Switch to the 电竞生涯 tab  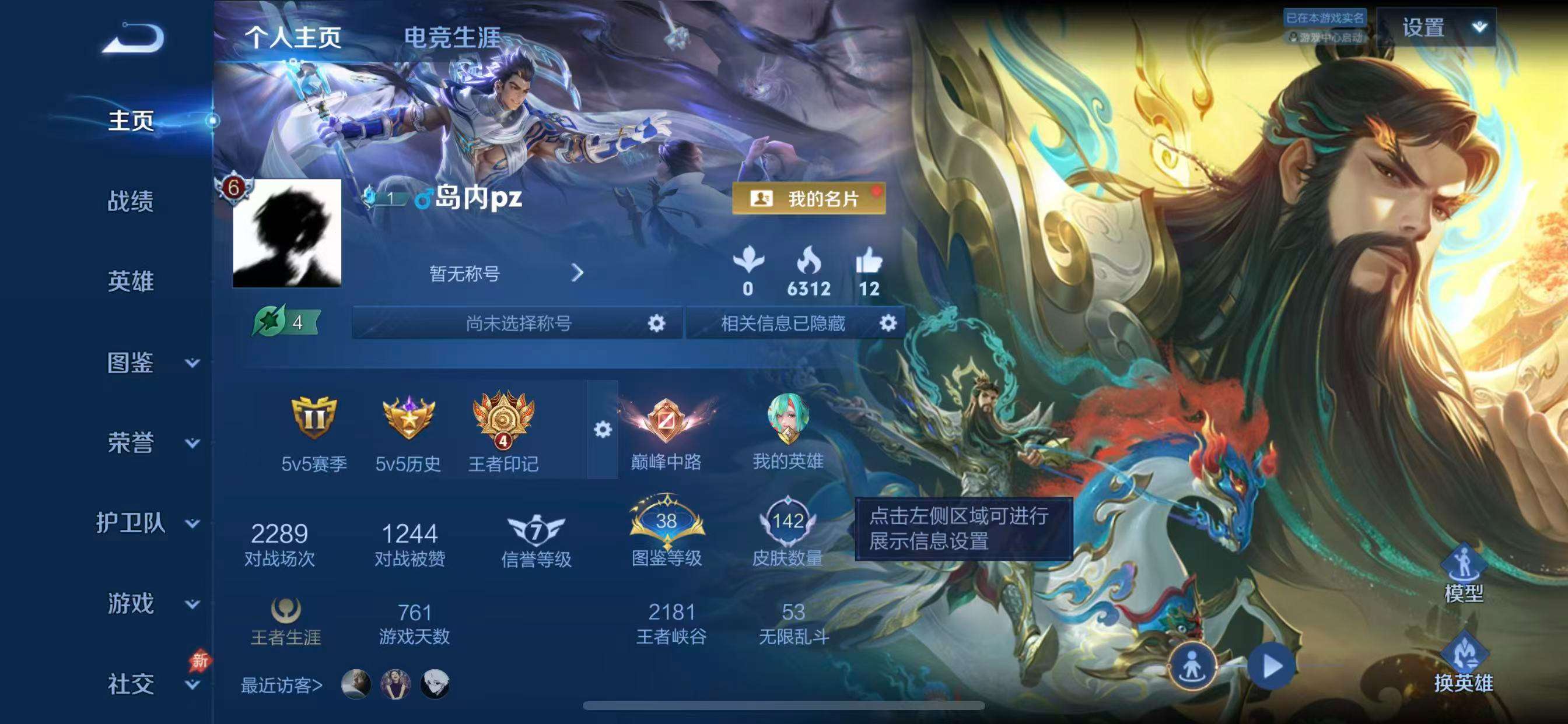click(x=453, y=38)
